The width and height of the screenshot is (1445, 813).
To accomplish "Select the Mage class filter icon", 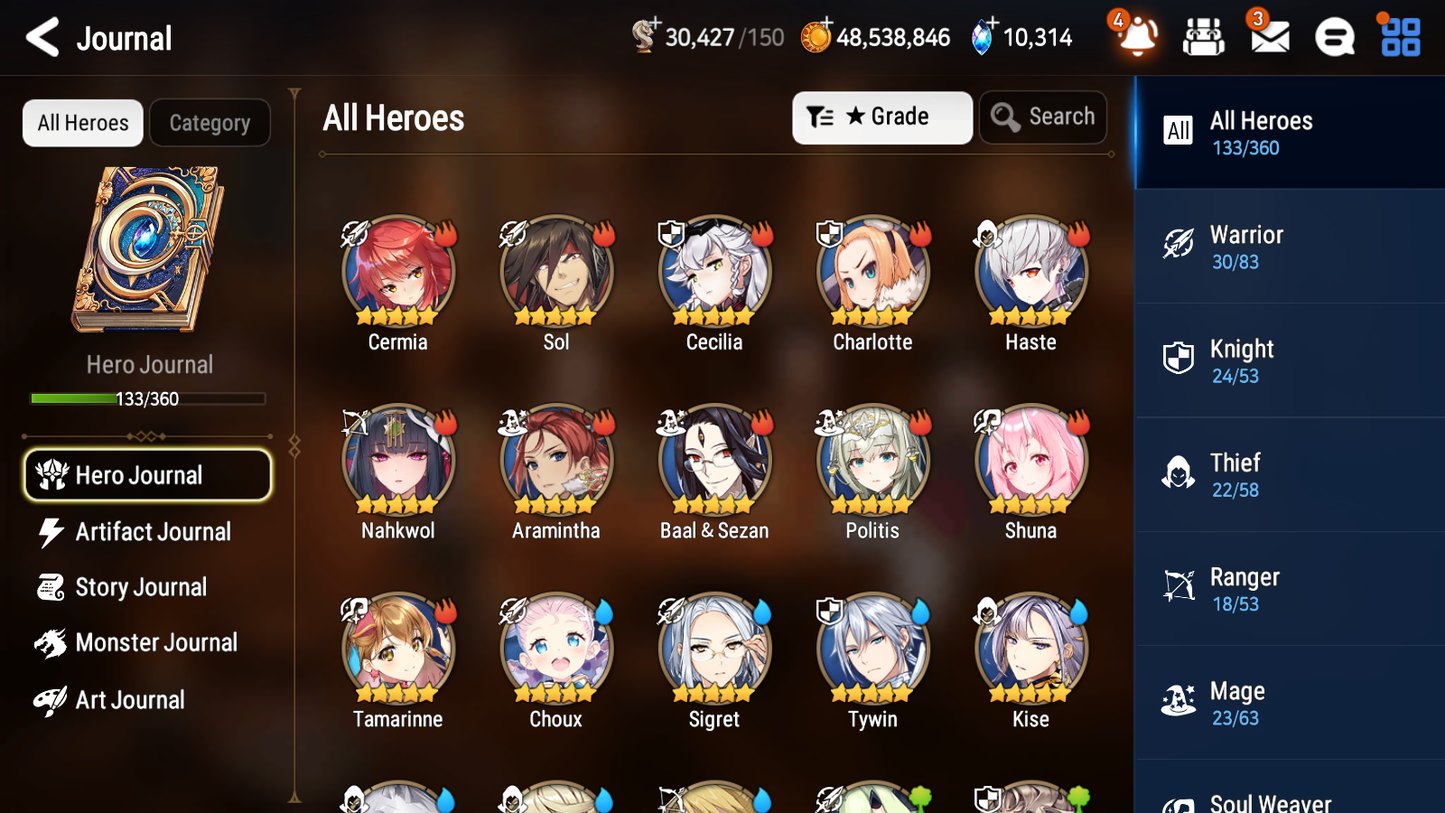I will click(x=1178, y=701).
